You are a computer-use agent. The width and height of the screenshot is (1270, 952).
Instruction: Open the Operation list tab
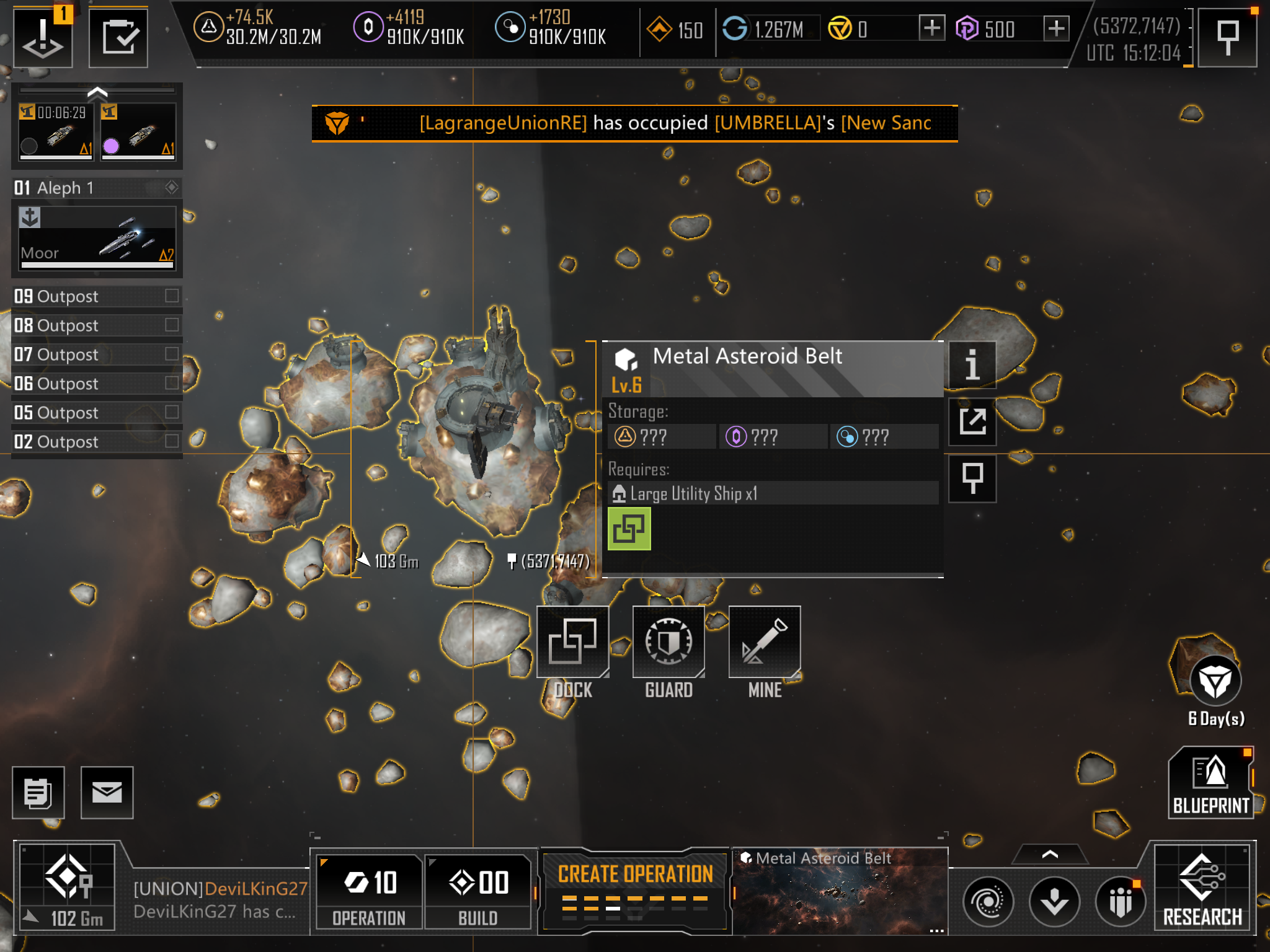click(369, 891)
